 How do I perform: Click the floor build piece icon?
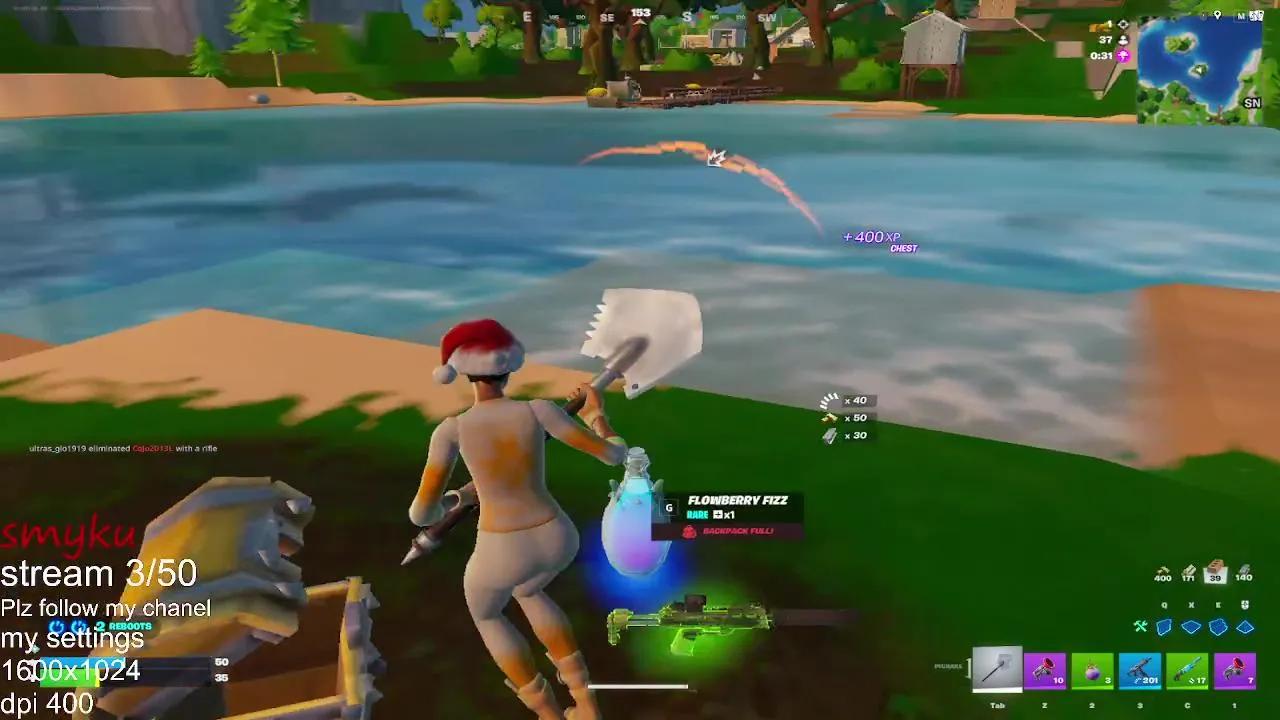[x=1191, y=627]
